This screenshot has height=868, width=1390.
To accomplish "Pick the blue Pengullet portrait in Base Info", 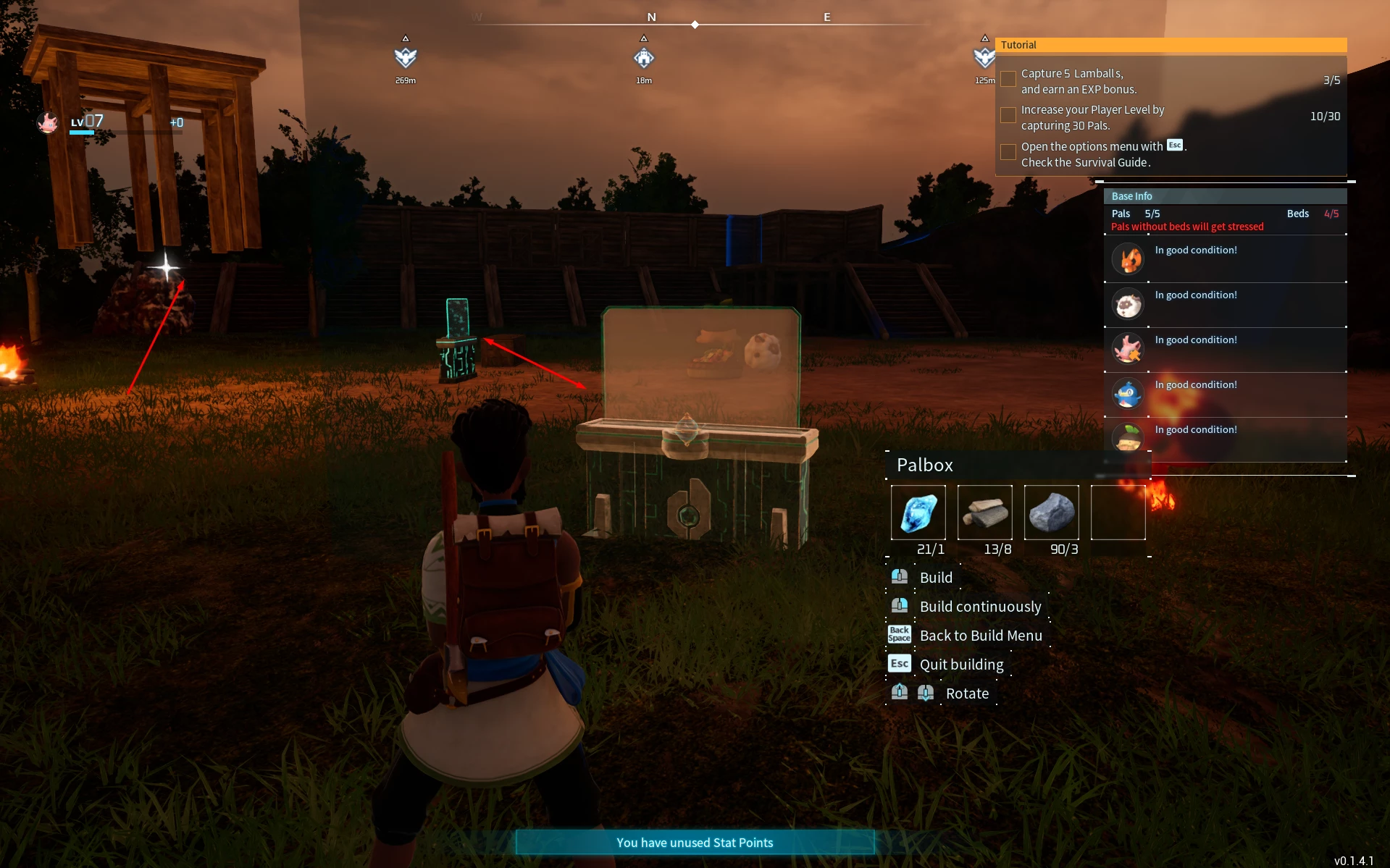I will coord(1128,394).
